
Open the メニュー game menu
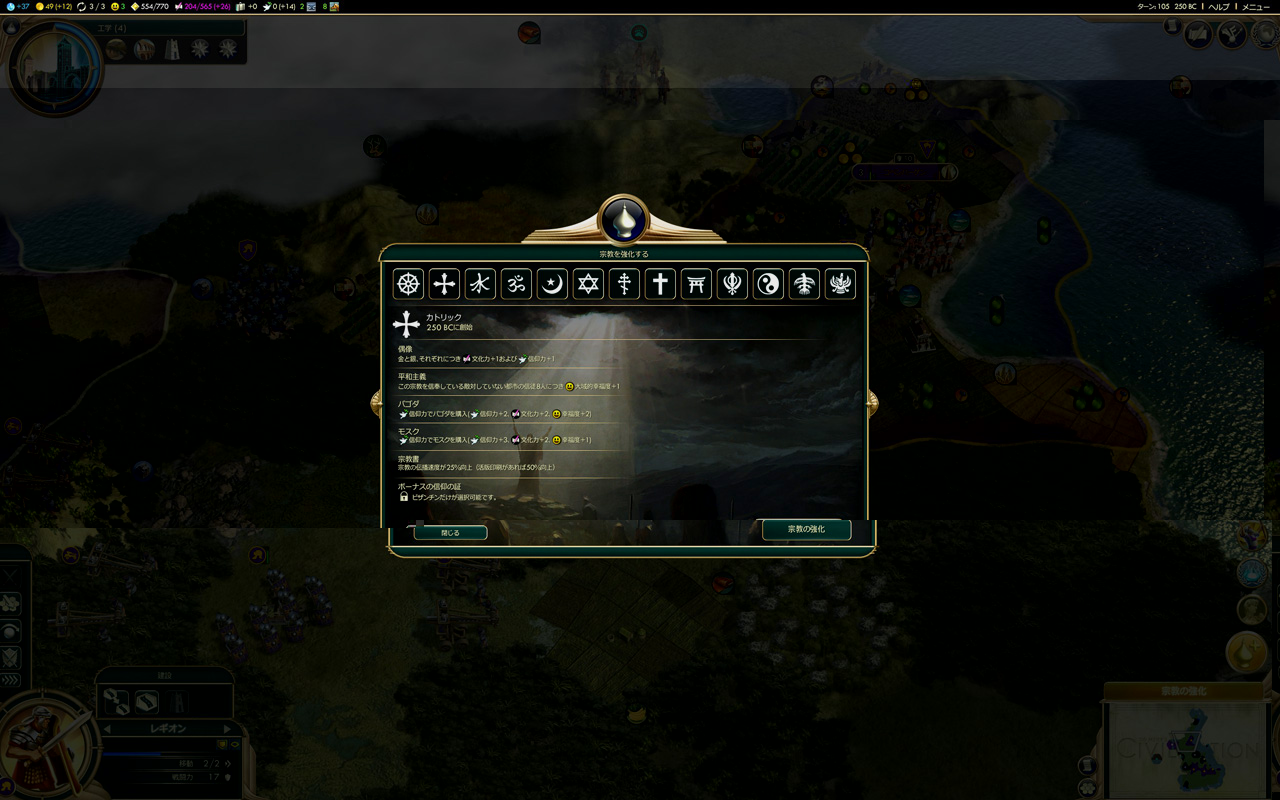coord(1256,6)
